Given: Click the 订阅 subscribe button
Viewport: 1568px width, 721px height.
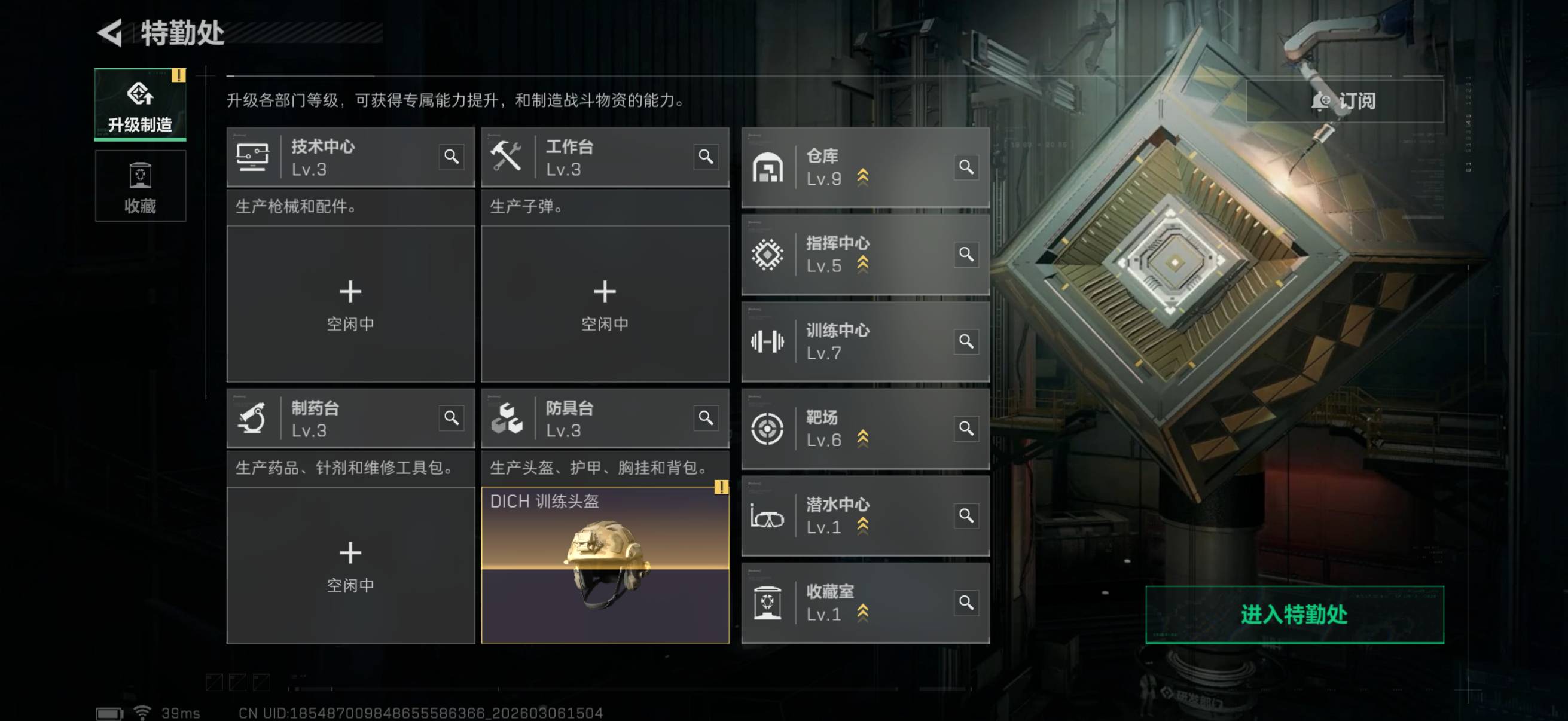Looking at the screenshot, I should click(1344, 101).
